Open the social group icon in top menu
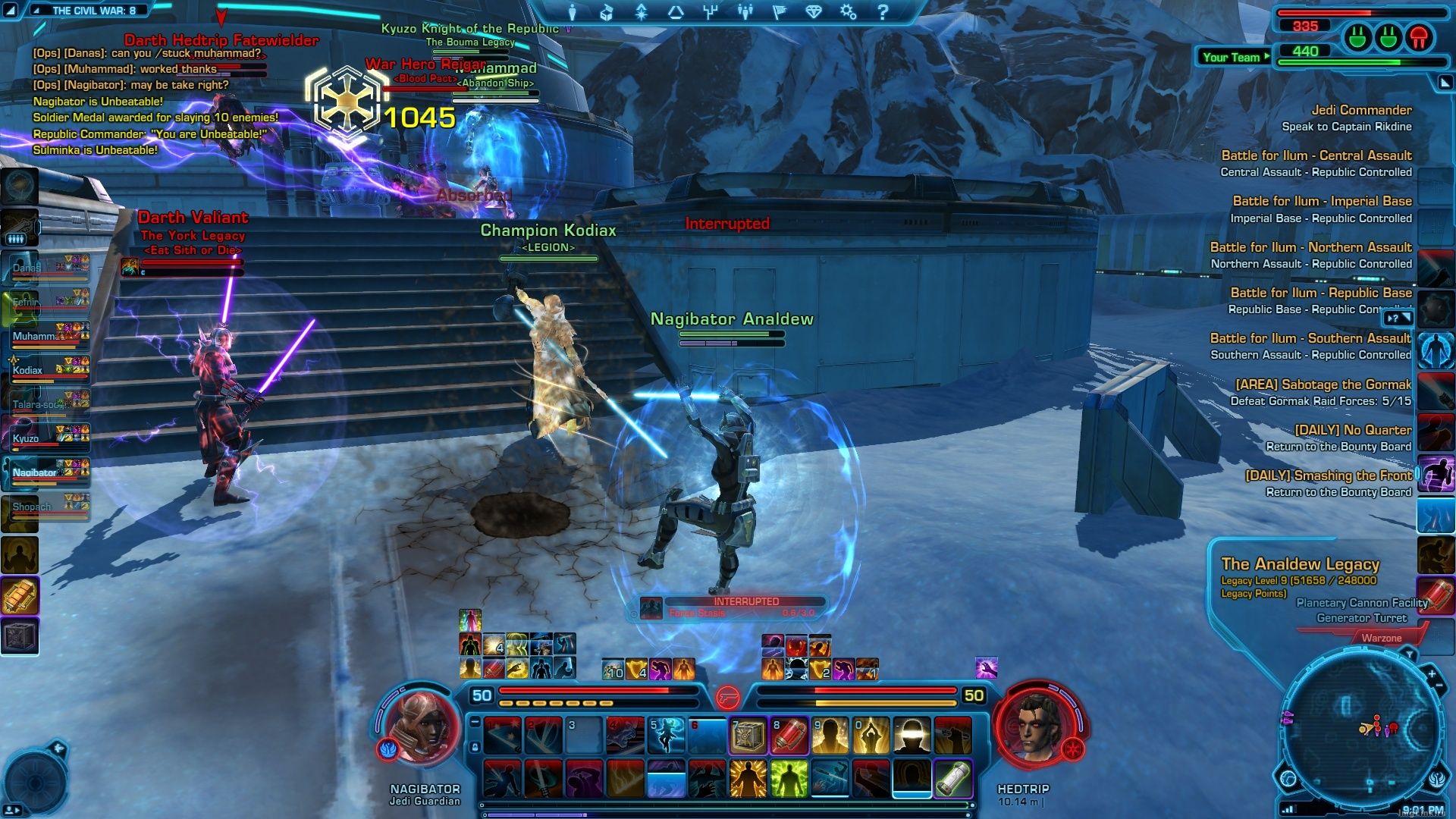1456x819 pixels. 745,12
